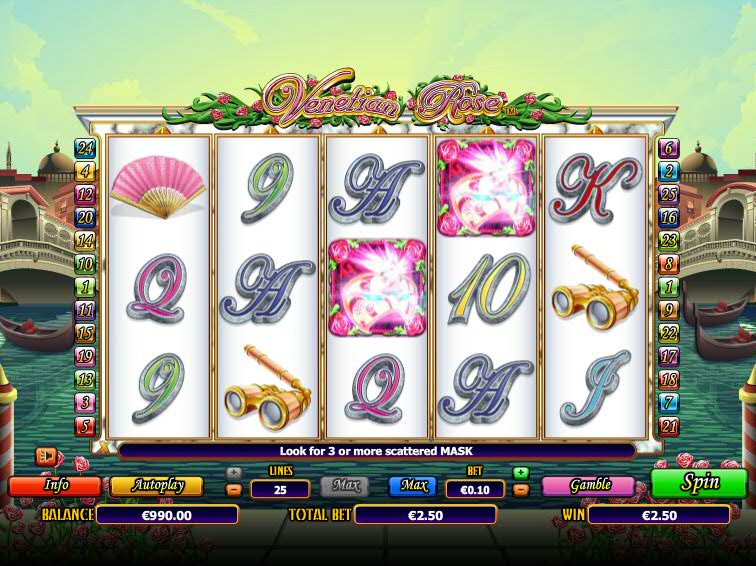Activate payline 25 marker
This screenshot has height=566, width=756.
(x=669, y=193)
